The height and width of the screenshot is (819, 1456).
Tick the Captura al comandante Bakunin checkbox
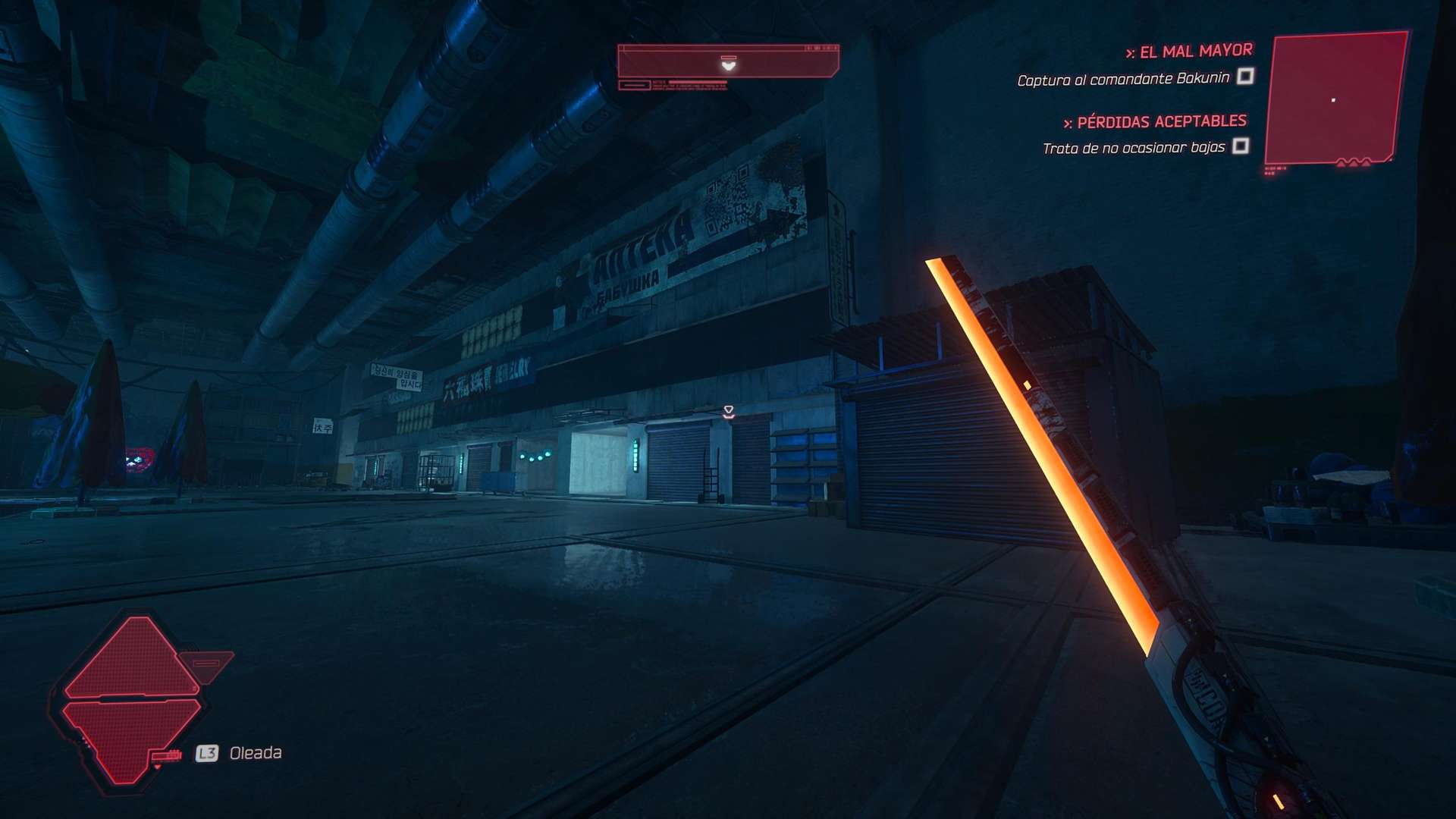[x=1245, y=77]
